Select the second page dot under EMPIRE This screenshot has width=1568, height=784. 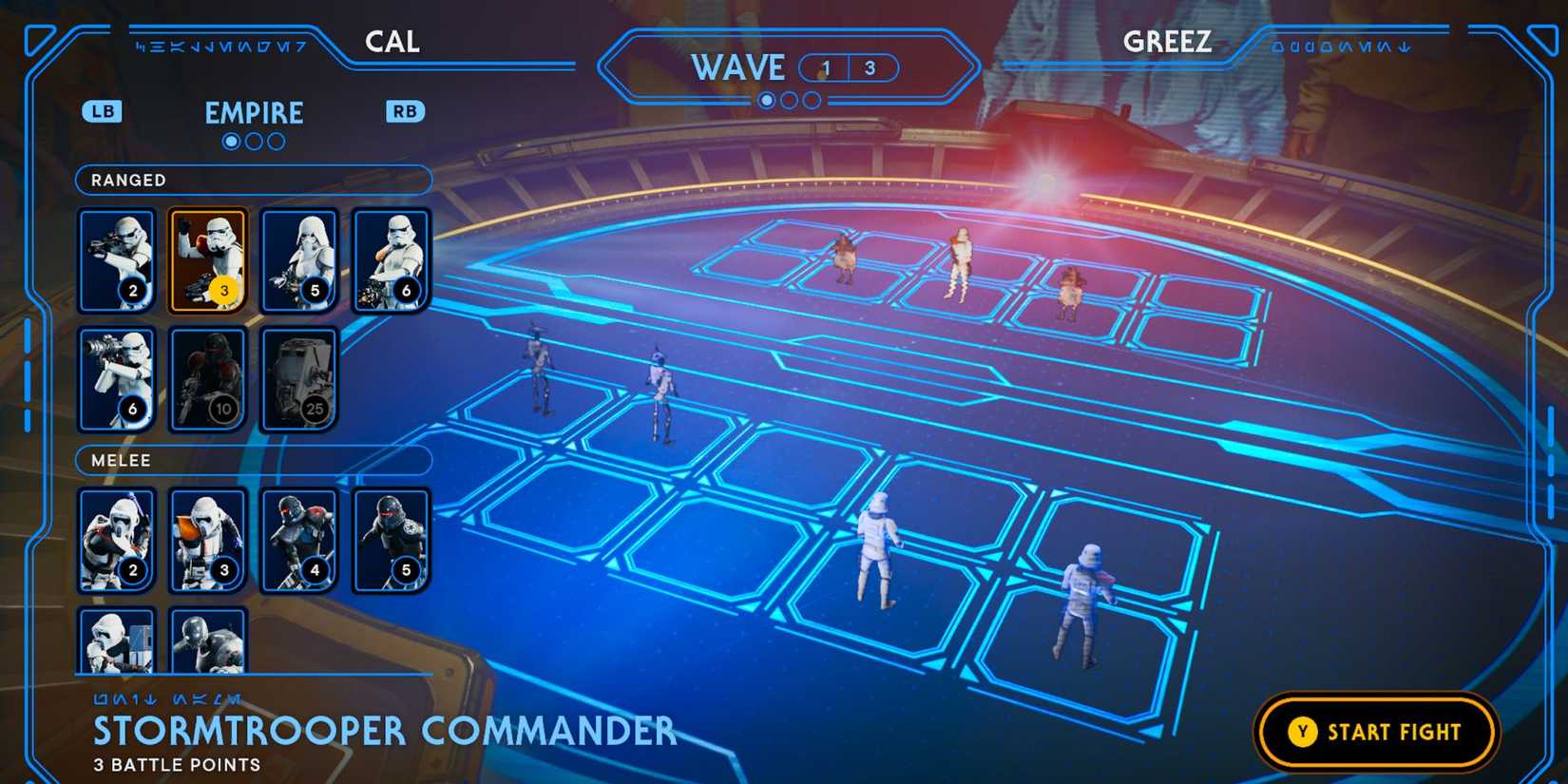point(252,142)
